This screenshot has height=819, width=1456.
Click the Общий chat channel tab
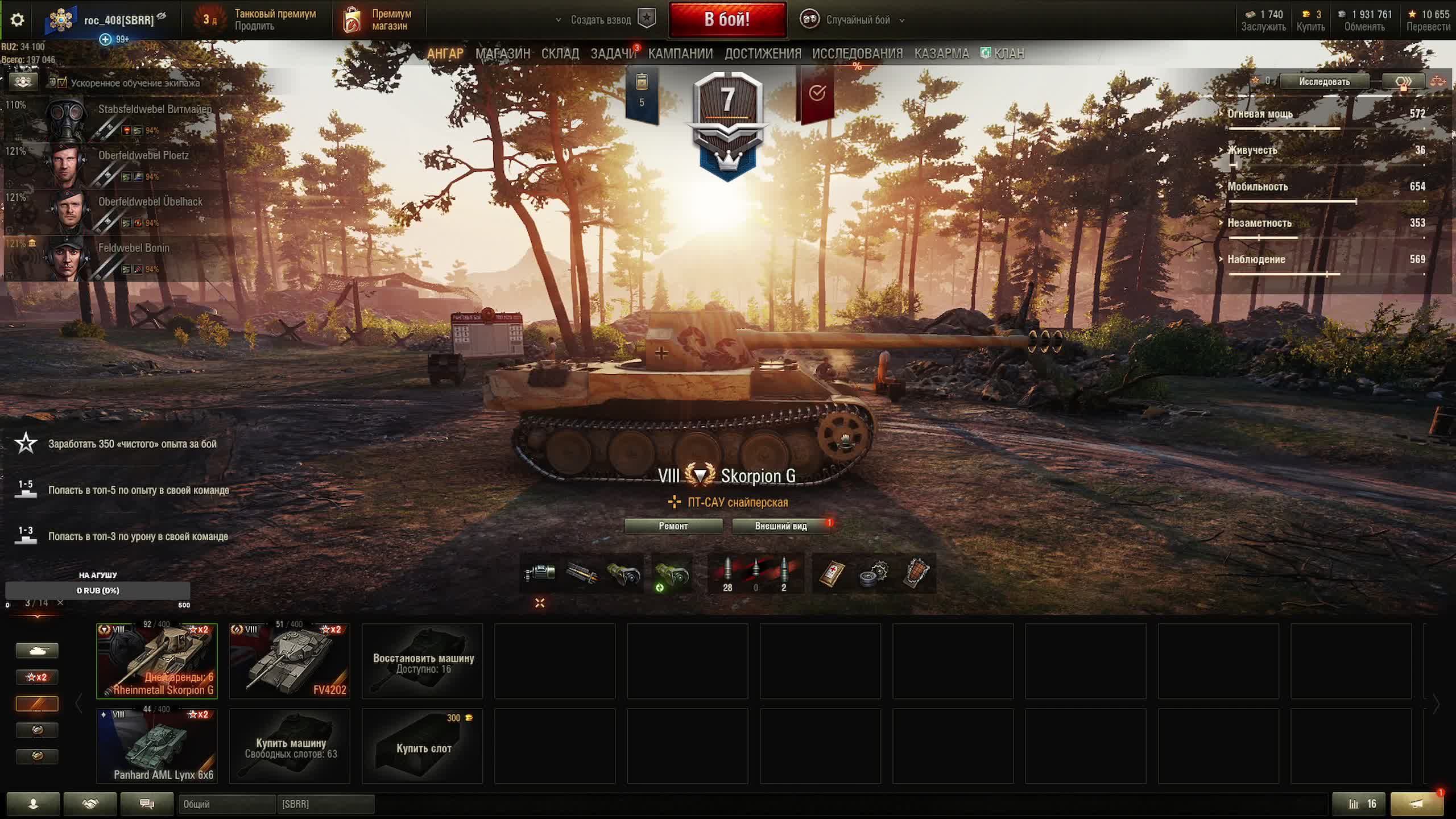(226, 804)
